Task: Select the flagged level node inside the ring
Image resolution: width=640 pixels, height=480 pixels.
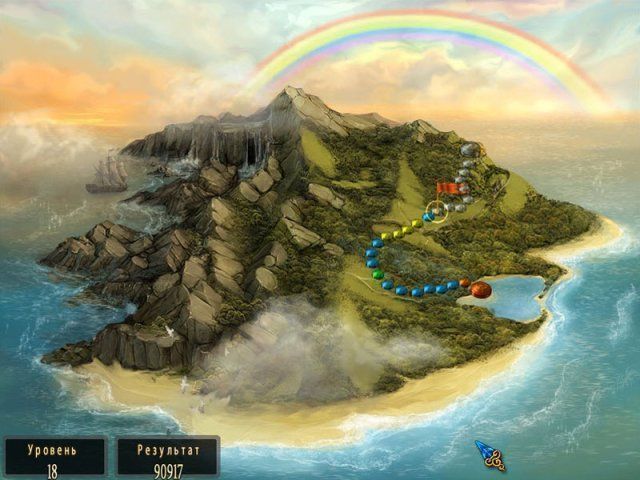Action: (x=436, y=210)
